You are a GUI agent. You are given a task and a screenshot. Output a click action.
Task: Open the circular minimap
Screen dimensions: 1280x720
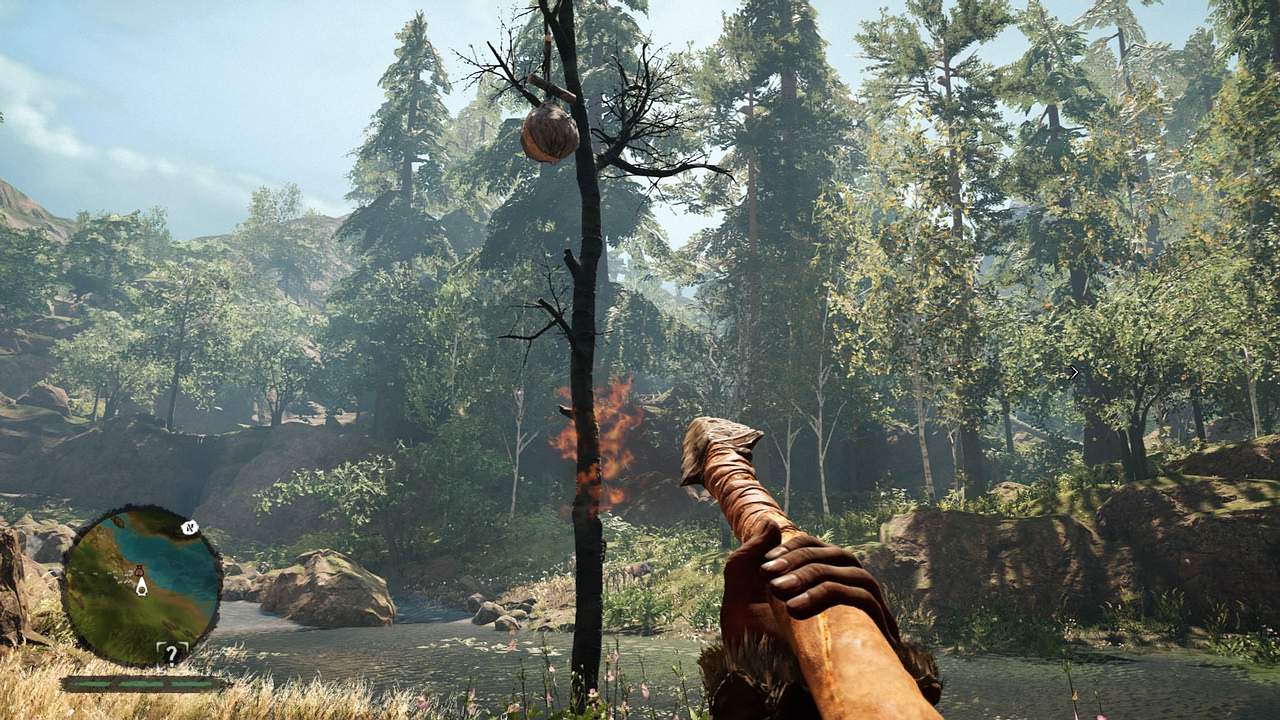pos(141,585)
